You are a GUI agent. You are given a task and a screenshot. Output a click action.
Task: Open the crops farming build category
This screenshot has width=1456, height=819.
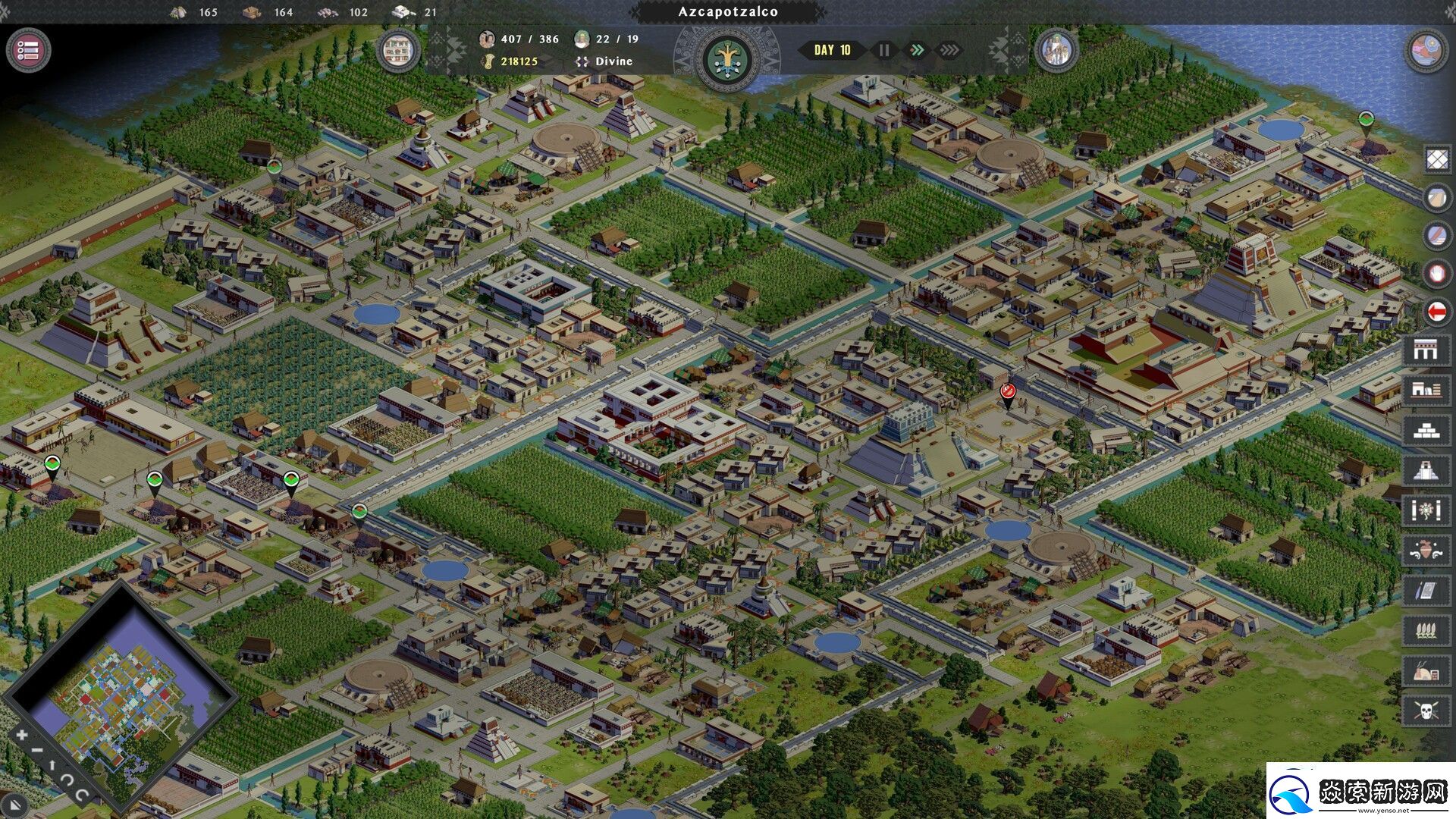pos(1426,630)
